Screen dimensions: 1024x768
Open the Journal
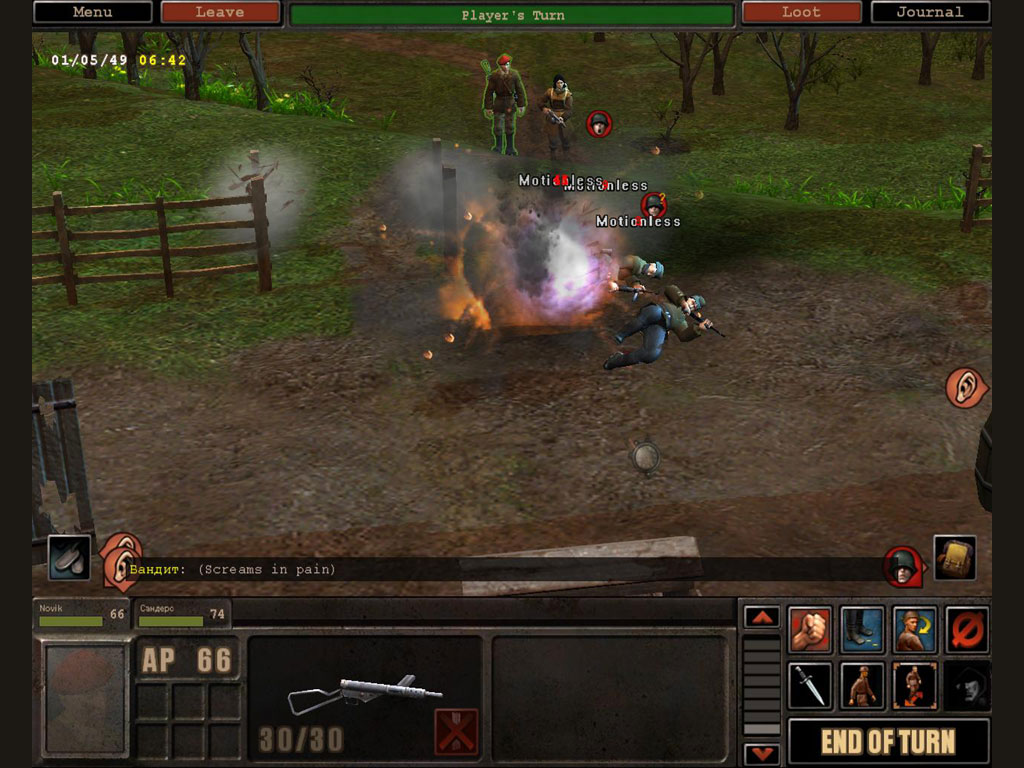[930, 13]
